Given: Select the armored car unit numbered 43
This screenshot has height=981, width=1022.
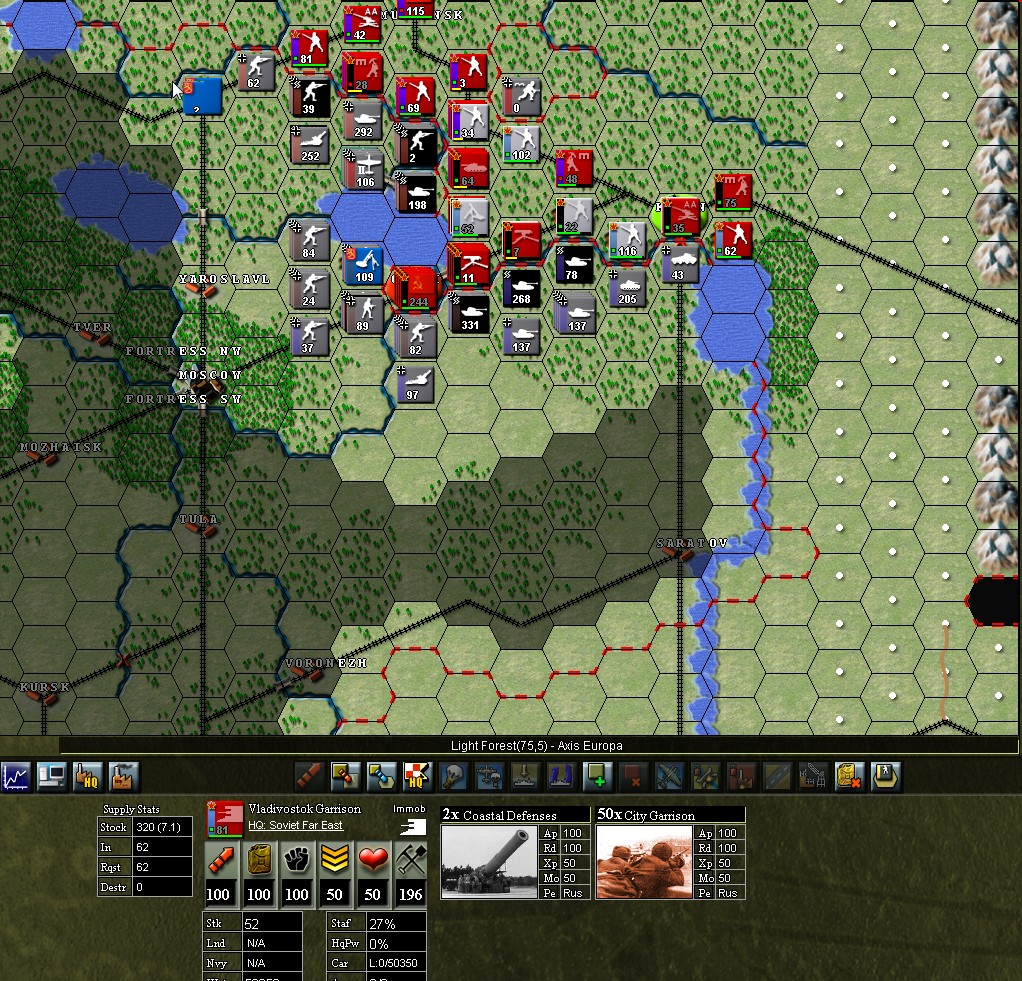Looking at the screenshot, I should point(680,263).
